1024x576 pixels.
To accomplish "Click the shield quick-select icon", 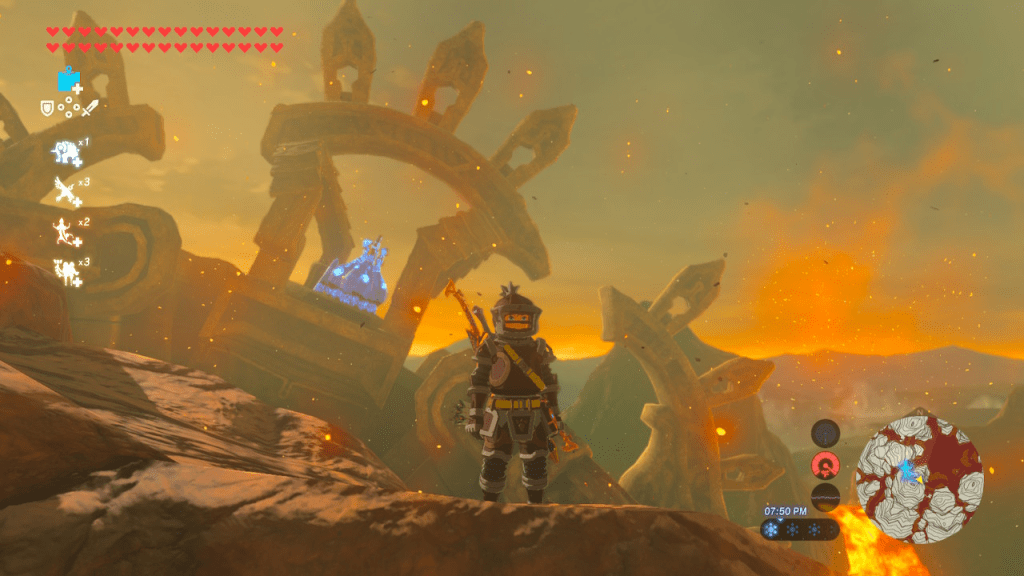I will coord(47,107).
